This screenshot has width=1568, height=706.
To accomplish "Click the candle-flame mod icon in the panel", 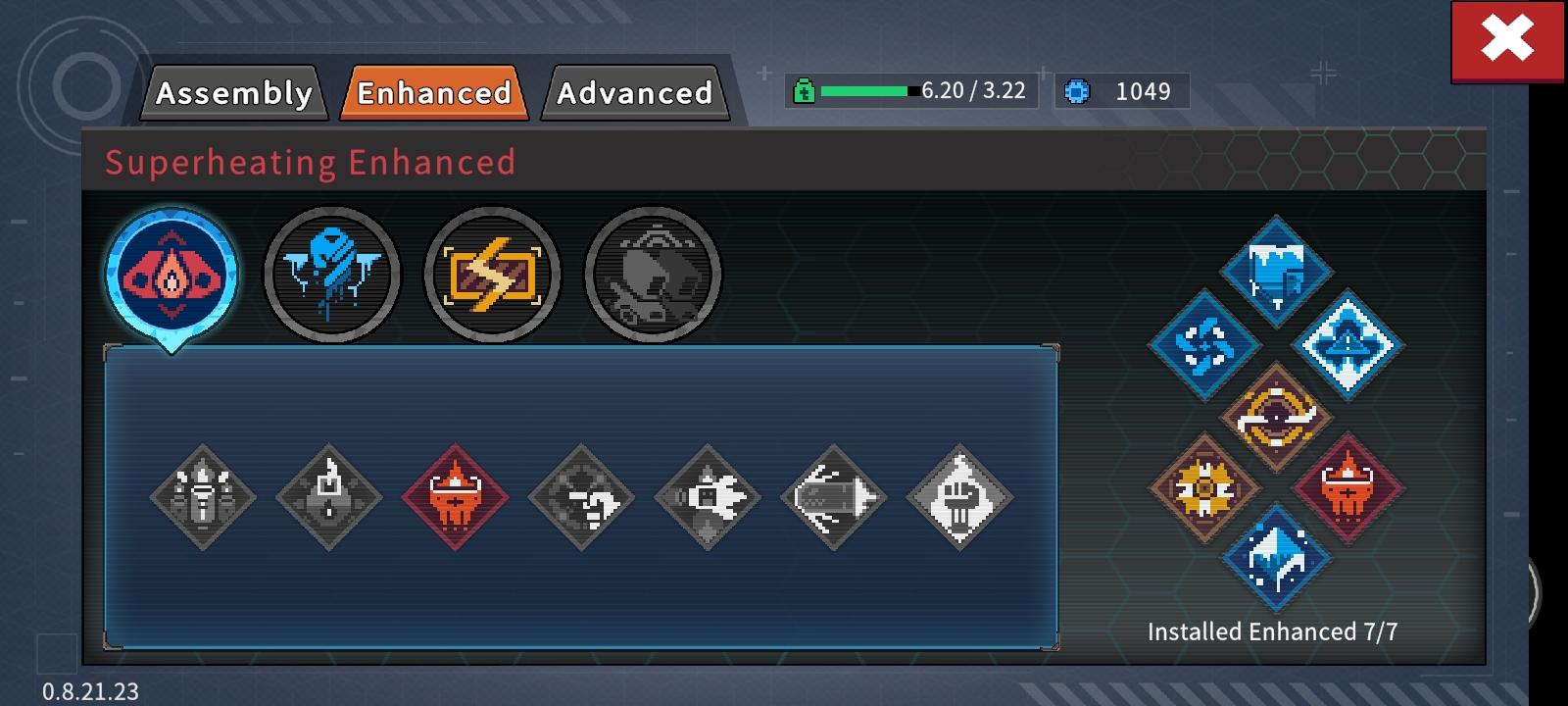I will point(328,495).
